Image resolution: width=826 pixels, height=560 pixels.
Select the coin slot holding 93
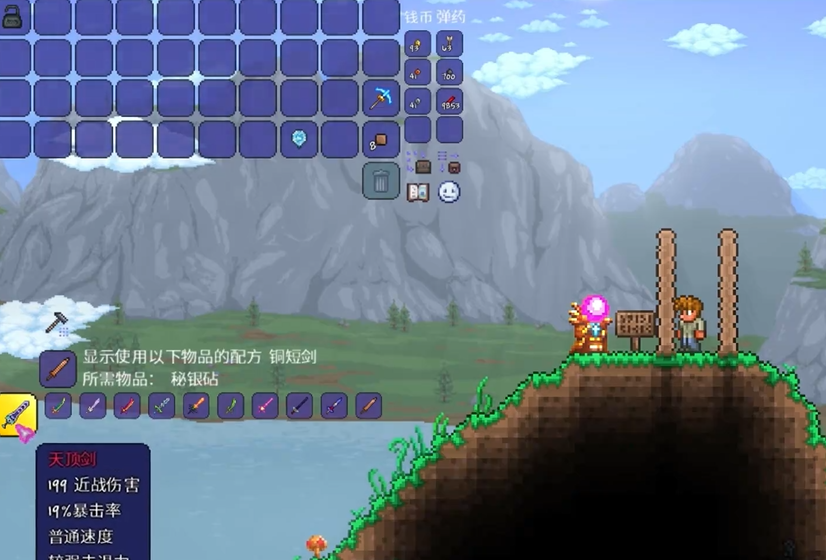click(x=418, y=44)
